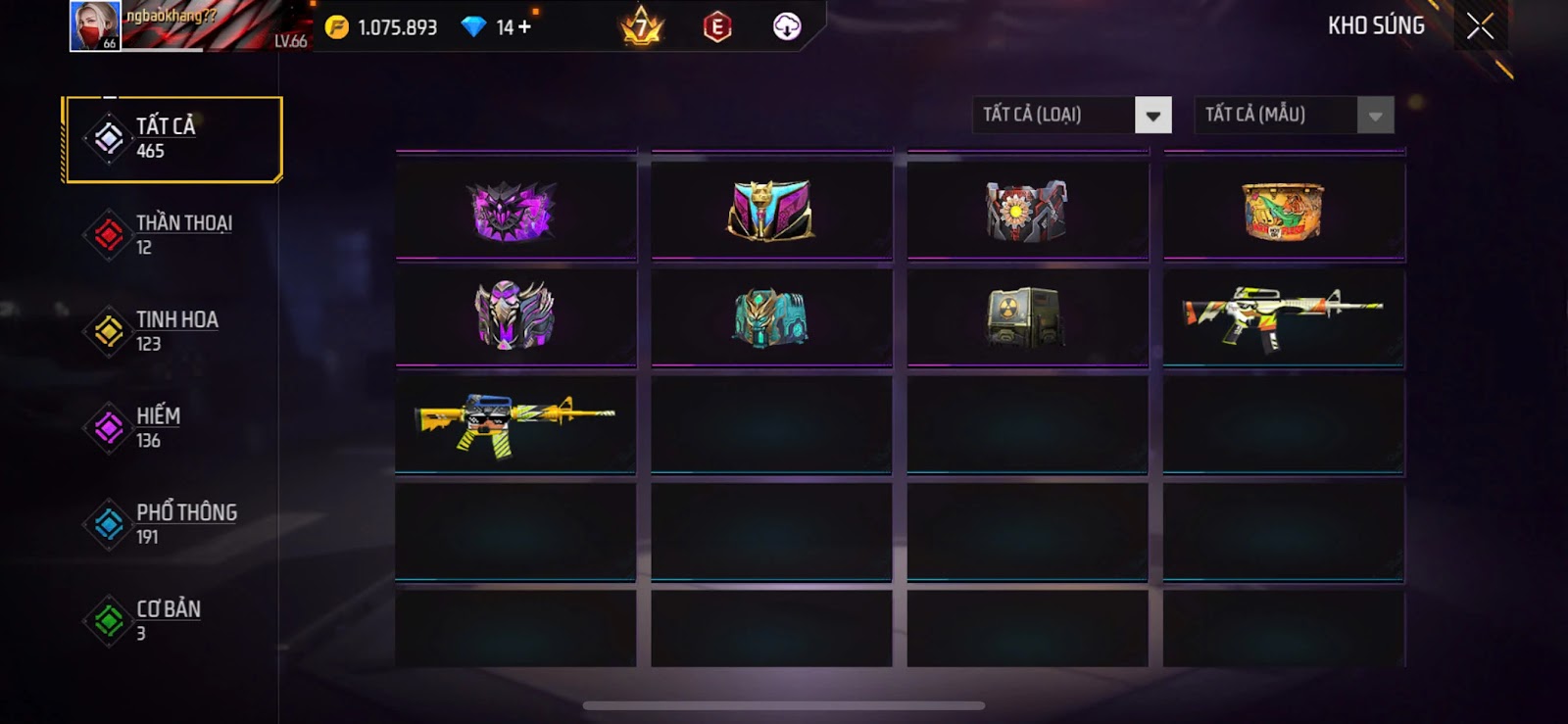Open the player profile avatar
The image size is (1568, 724).
(x=95, y=25)
